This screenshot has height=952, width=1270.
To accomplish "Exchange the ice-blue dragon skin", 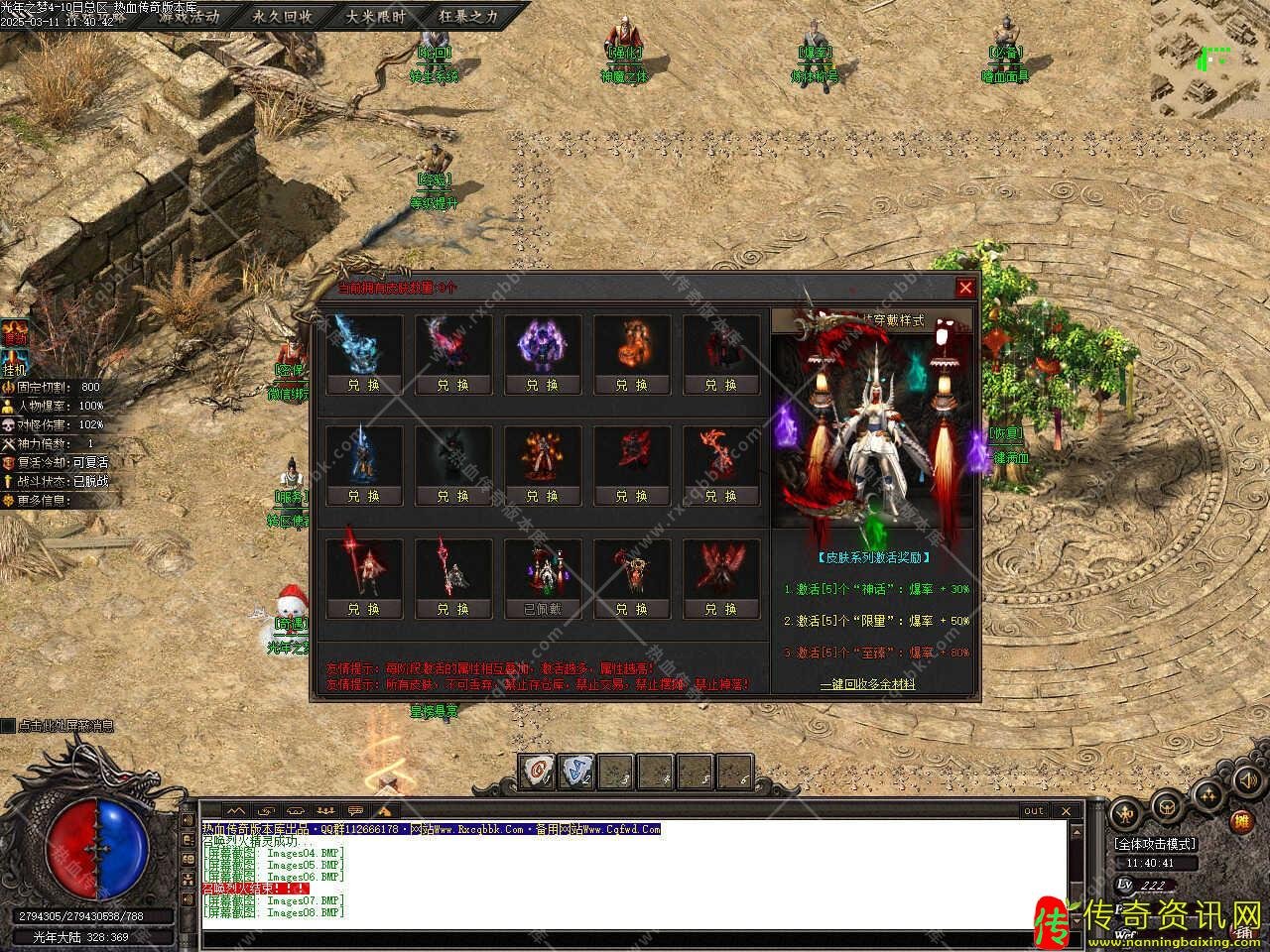I will (x=363, y=385).
